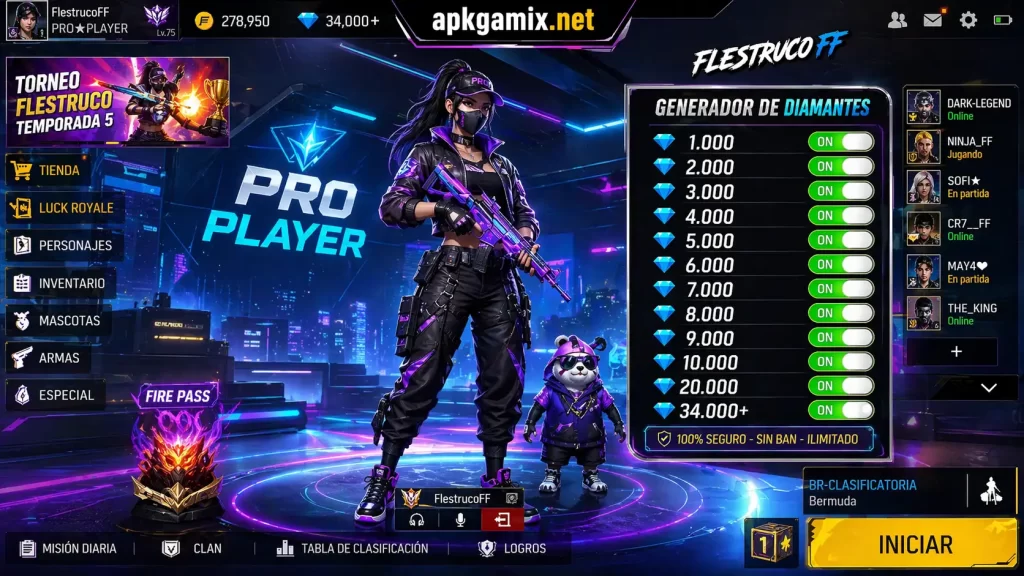Open the Logros achievements
This screenshot has height=576, width=1024.
tap(513, 548)
